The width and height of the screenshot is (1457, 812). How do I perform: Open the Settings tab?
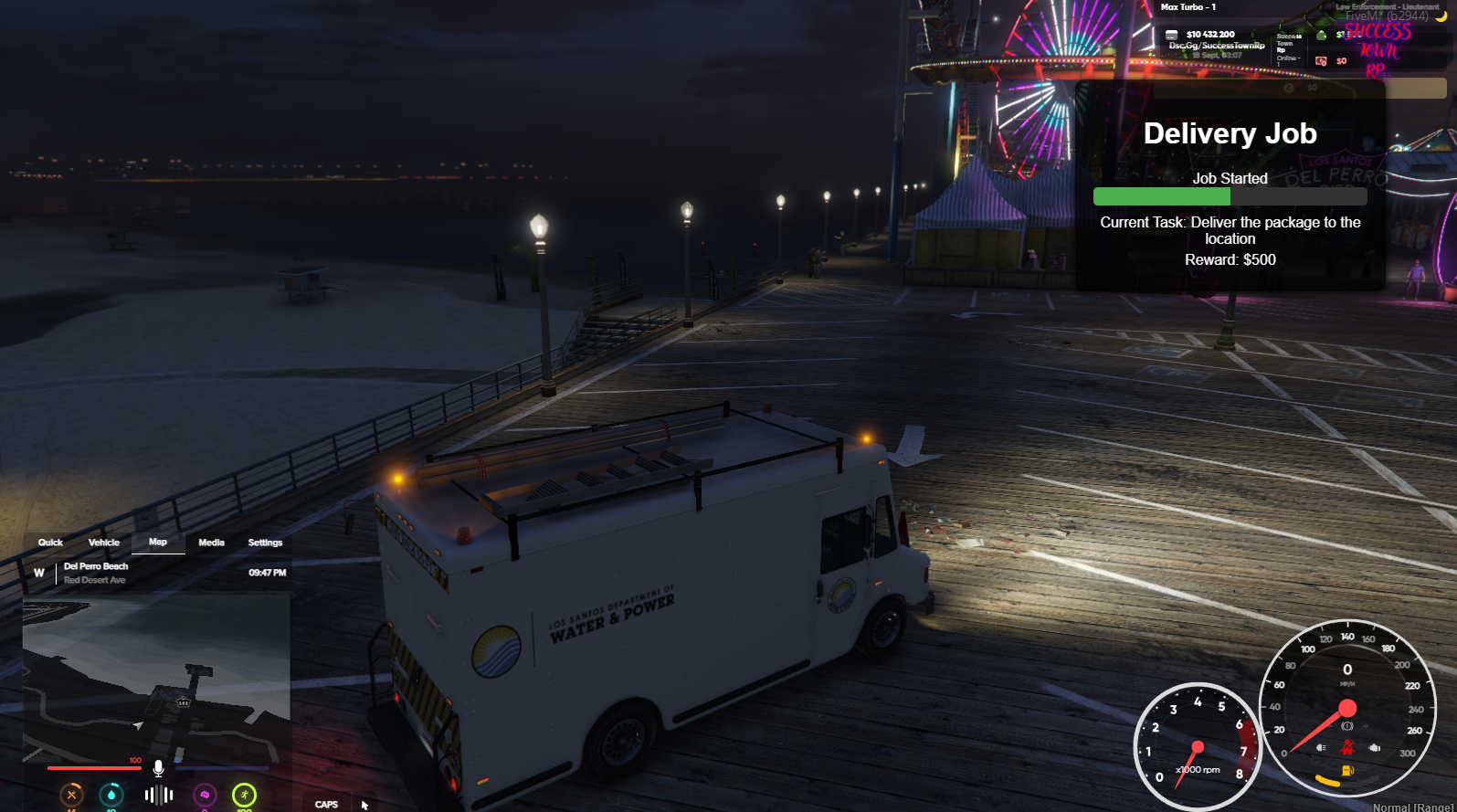[x=265, y=543]
